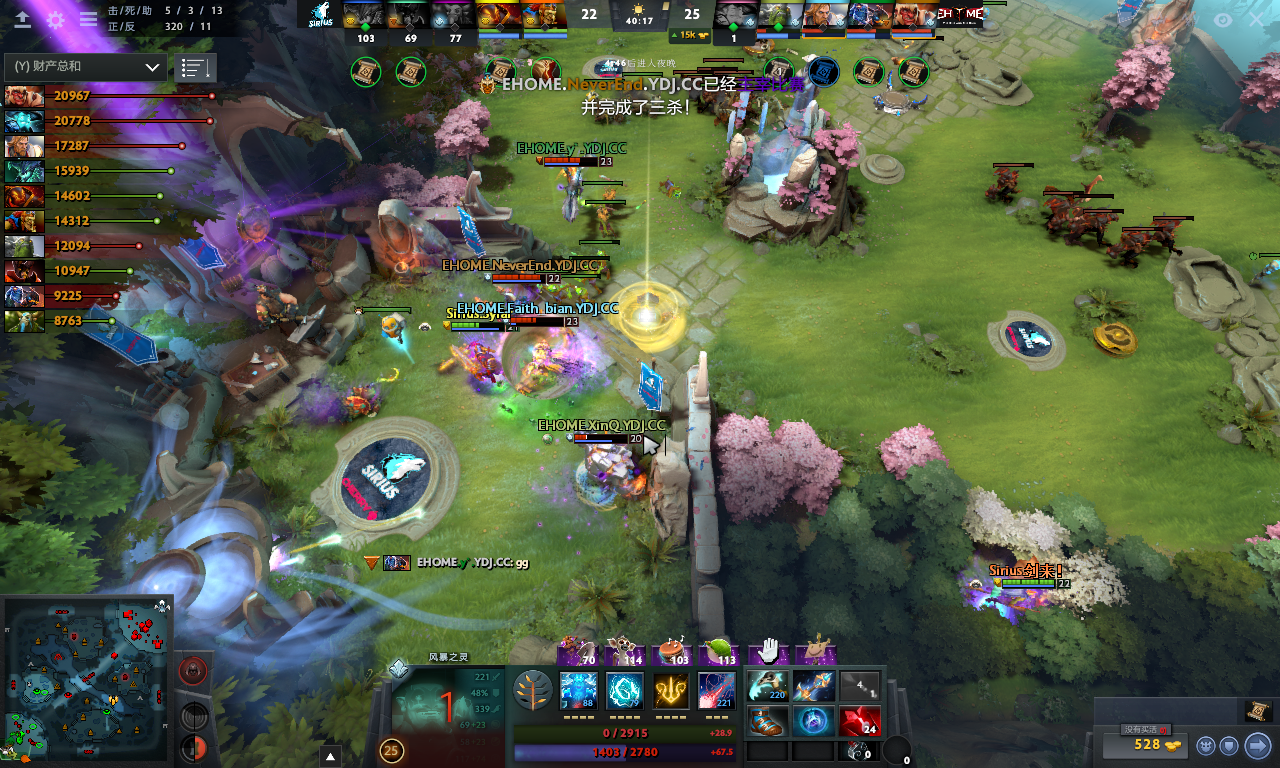Open the (Y) 财产总和 graph dropdown

tap(85, 66)
